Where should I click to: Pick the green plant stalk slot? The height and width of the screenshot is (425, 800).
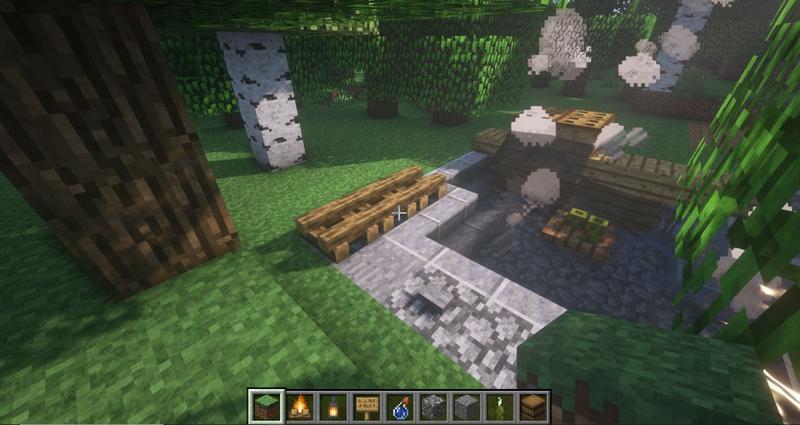tap(501, 406)
